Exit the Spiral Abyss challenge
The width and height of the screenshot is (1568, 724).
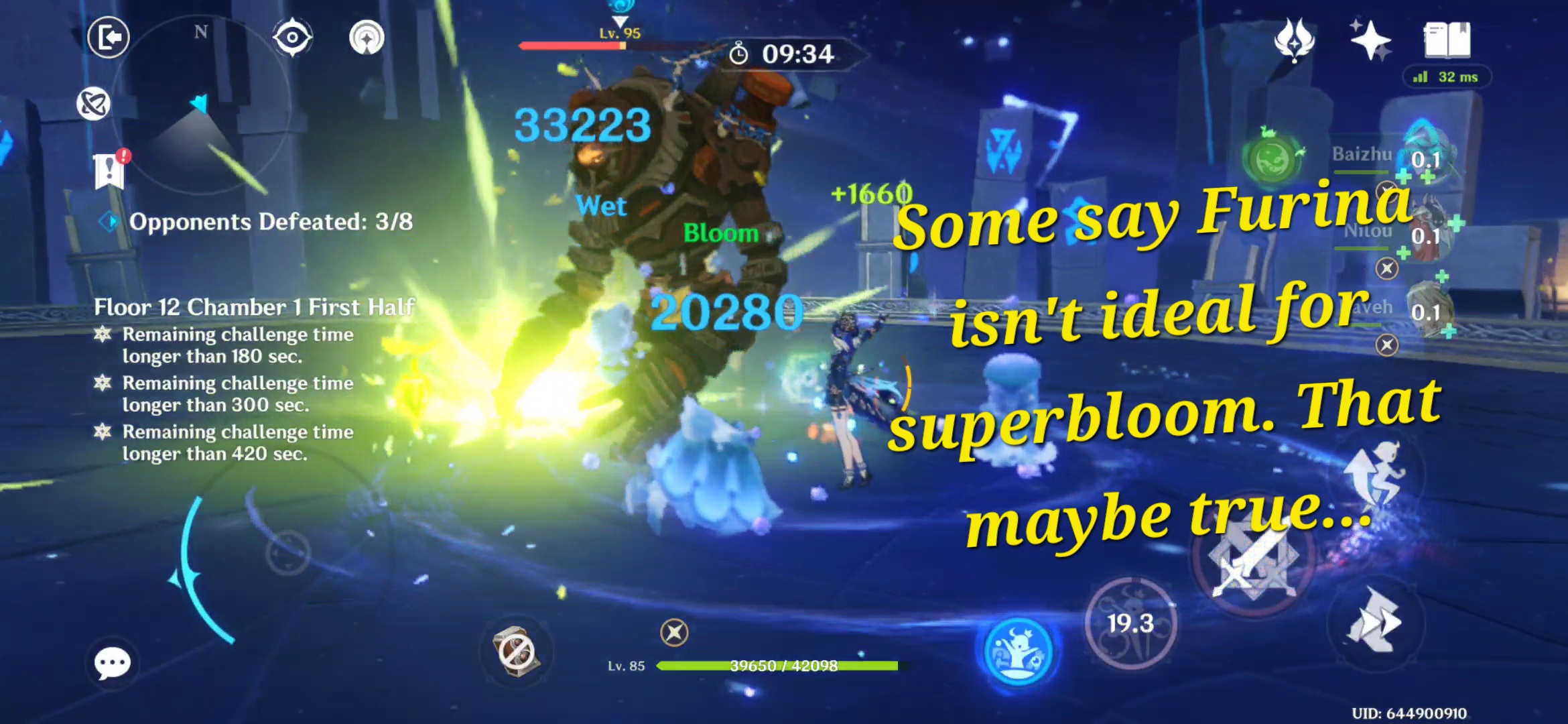pos(107,38)
